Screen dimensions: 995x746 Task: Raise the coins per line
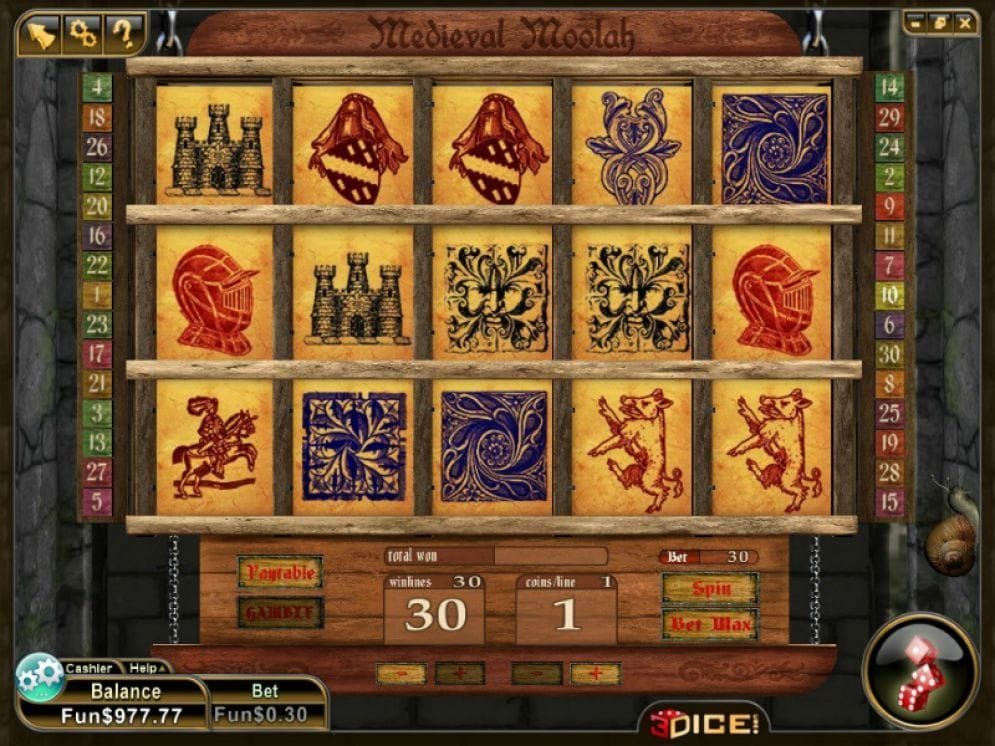(x=596, y=674)
